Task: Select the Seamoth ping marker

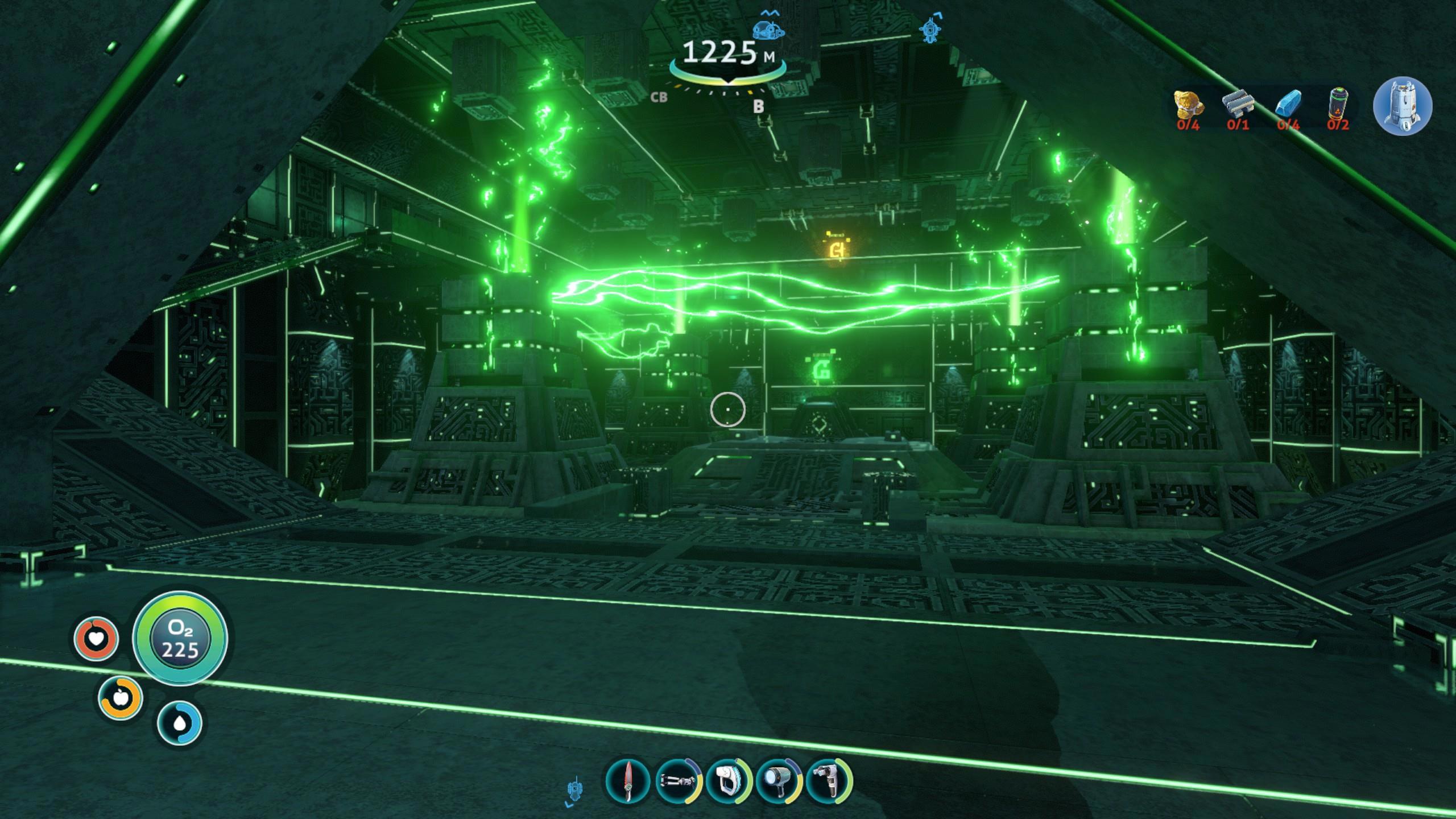Action: click(930, 28)
